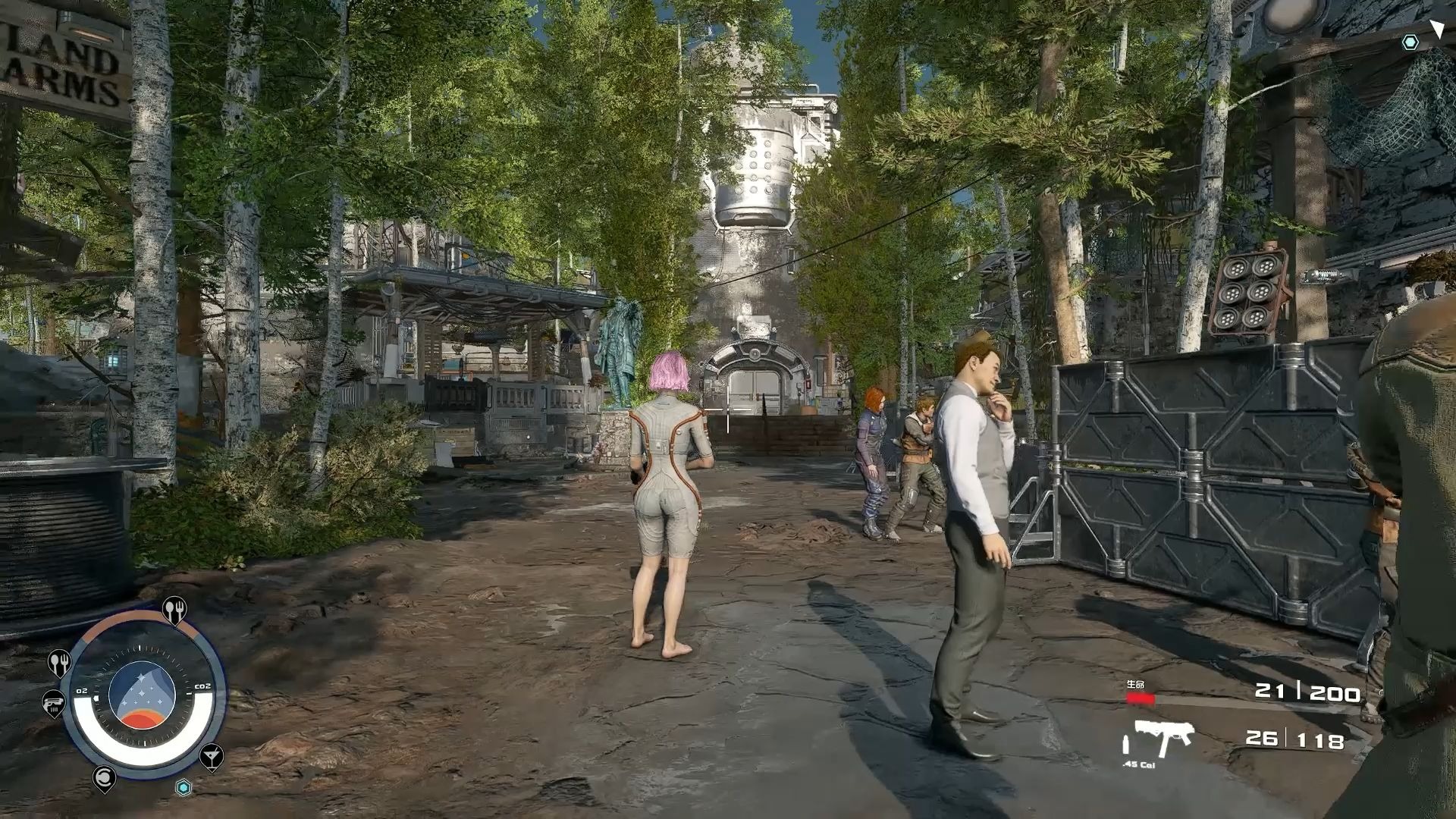Image resolution: width=1456 pixels, height=819 pixels.
Task: Select the cocktail glass bar marker
Action: [211, 755]
